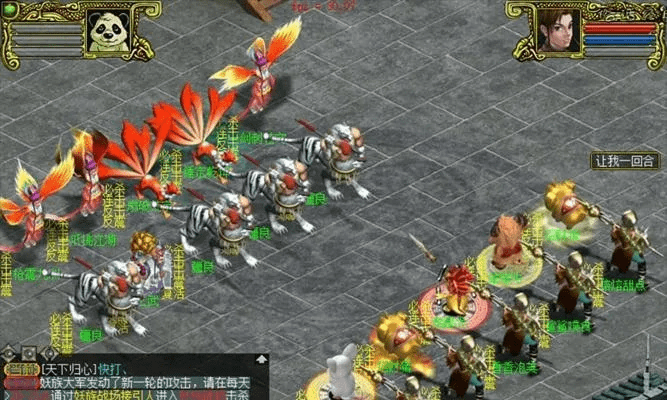Viewport: 667px width, 400px height.
Task: Open the player character portrait
Action: tap(559, 31)
